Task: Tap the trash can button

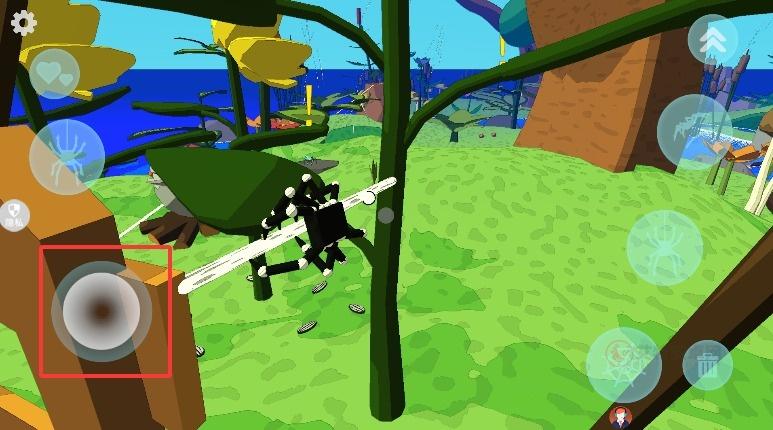Action: pyautogui.click(x=707, y=365)
